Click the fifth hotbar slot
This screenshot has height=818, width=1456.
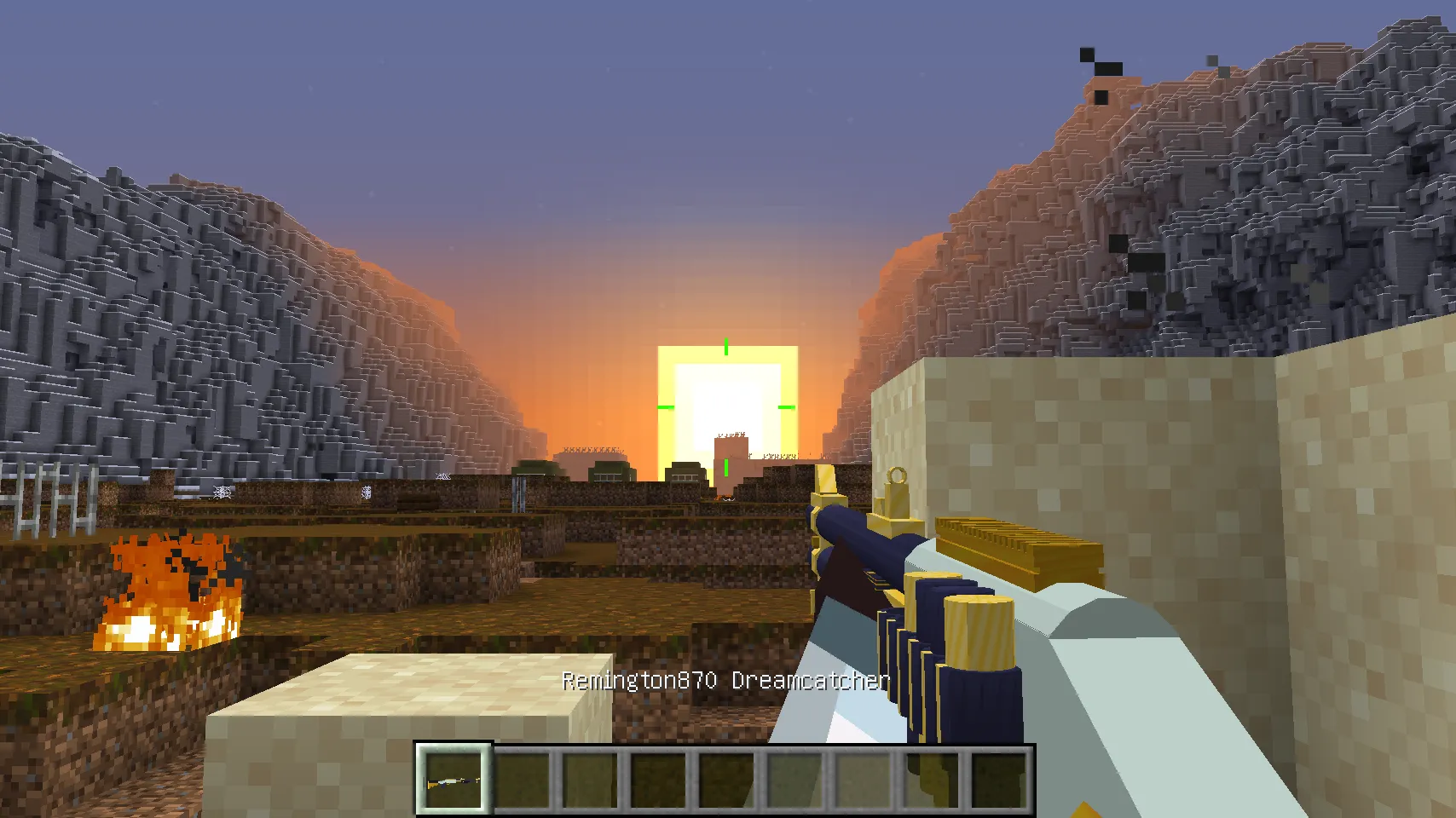[725, 778]
